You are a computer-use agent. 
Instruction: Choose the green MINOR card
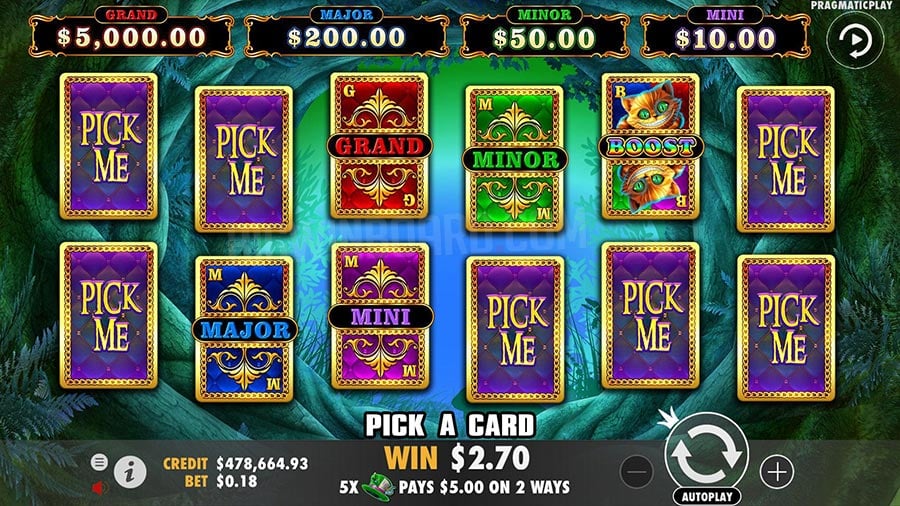[x=514, y=158]
